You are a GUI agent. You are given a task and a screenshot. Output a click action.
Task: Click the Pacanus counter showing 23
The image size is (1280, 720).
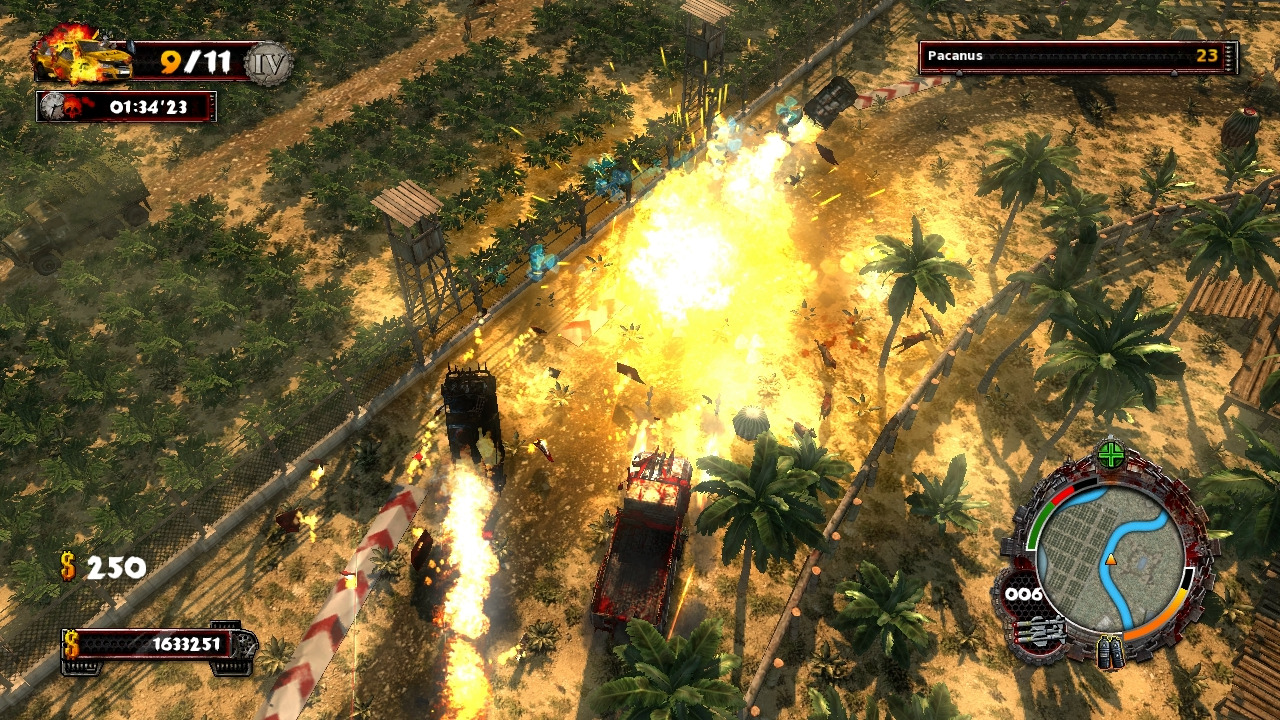1205,57
